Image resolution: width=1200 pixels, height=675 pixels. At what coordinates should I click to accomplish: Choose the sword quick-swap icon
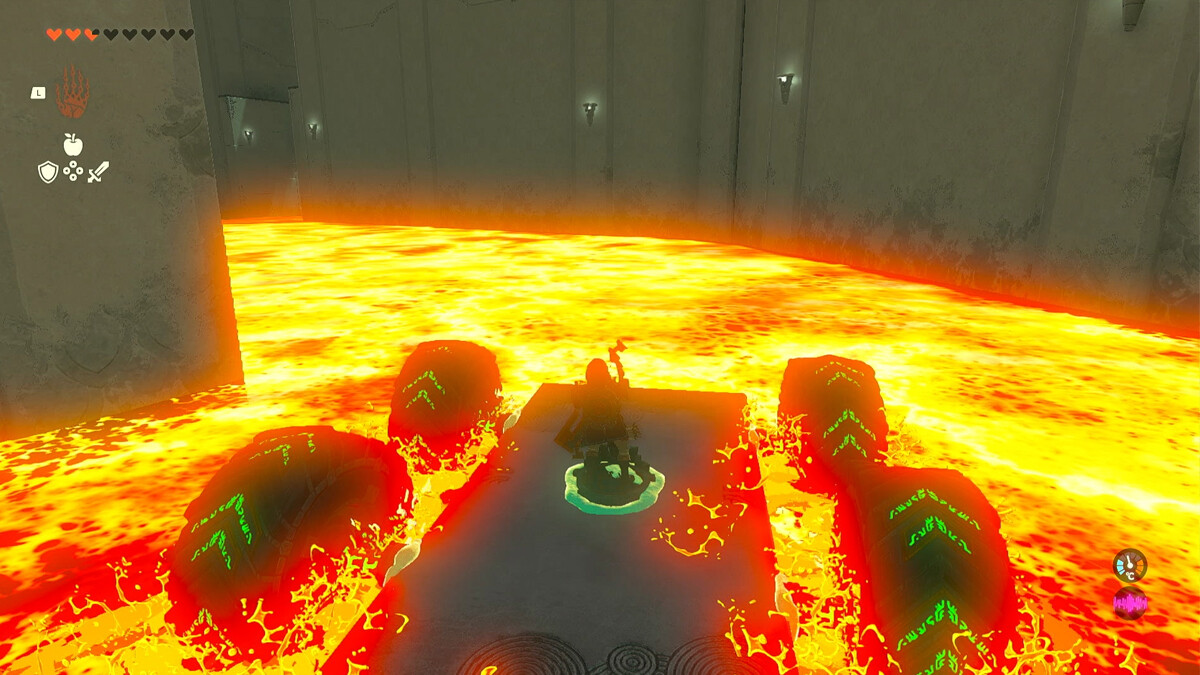[x=98, y=172]
